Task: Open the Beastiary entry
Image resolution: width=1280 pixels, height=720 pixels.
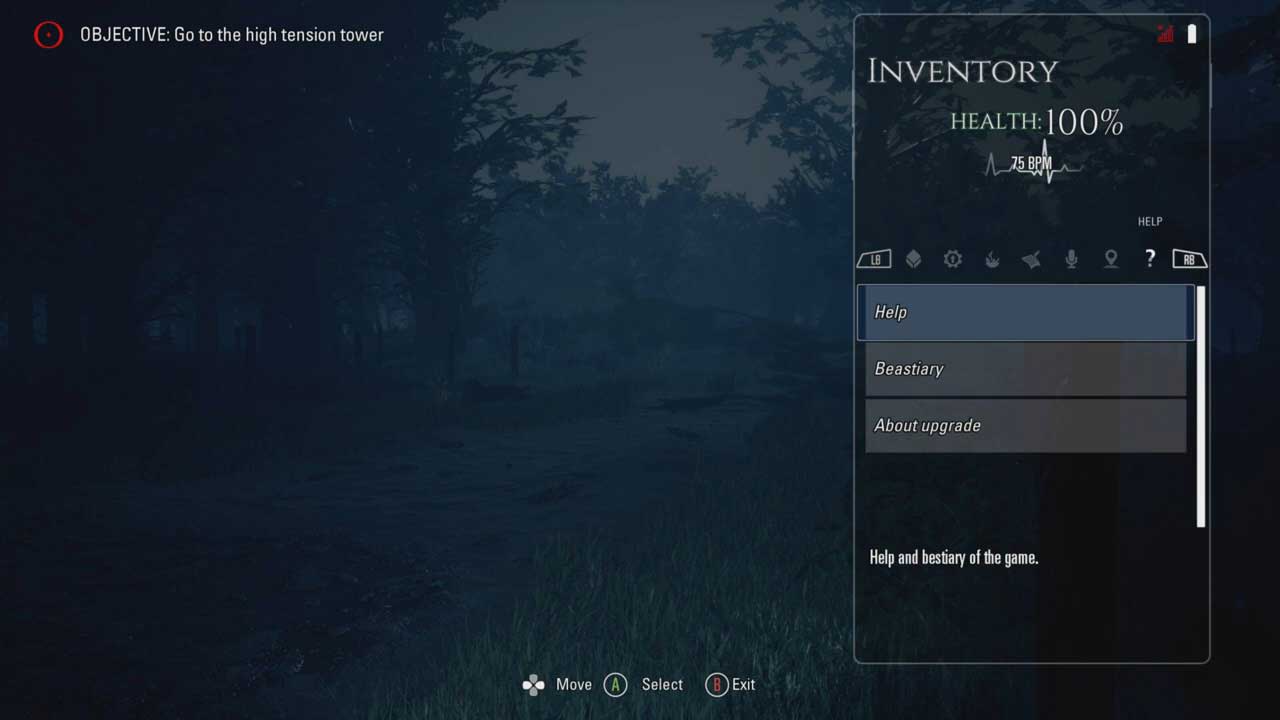Action: point(1025,369)
